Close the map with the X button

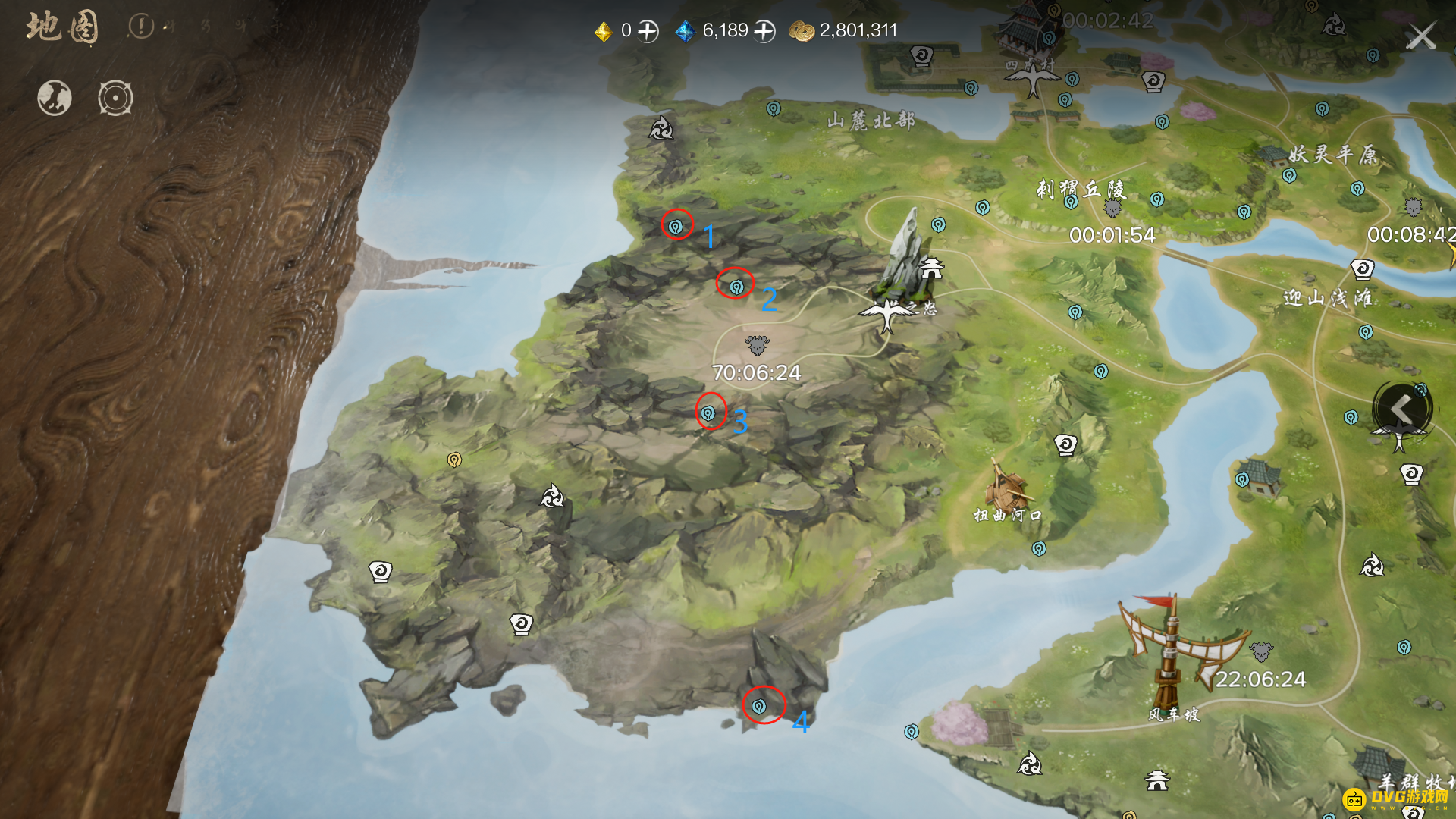pyautogui.click(x=1420, y=36)
